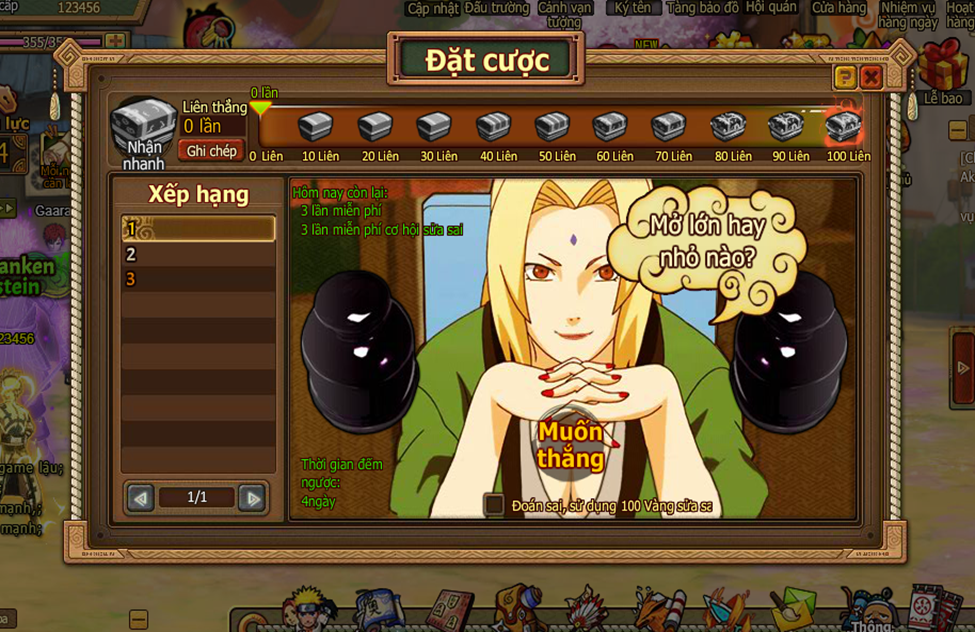The width and height of the screenshot is (975, 632).
Task: Open the Cửa hàng shop menu
Action: point(839,8)
